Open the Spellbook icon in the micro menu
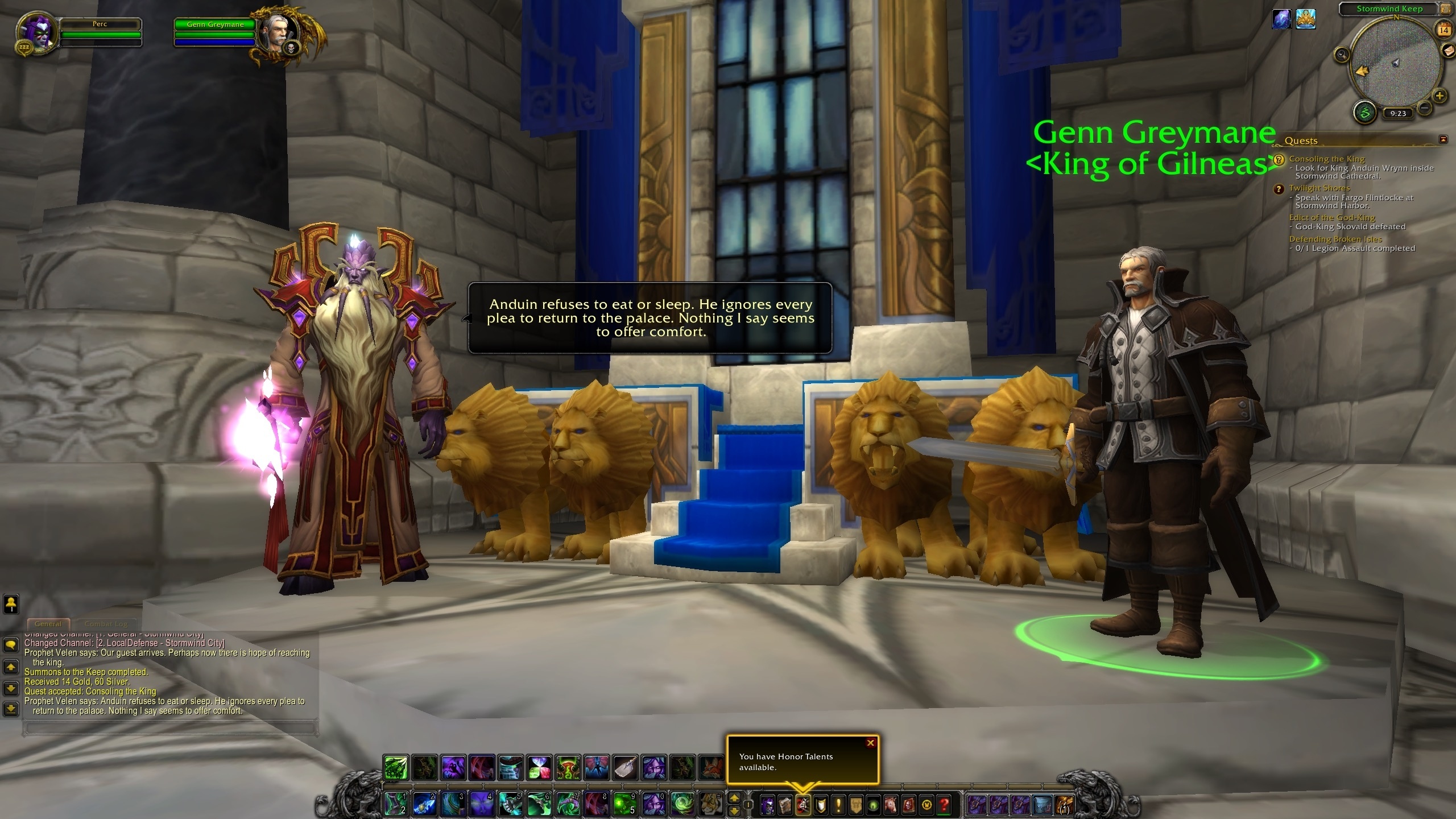The width and height of the screenshot is (1456, 819). click(785, 805)
